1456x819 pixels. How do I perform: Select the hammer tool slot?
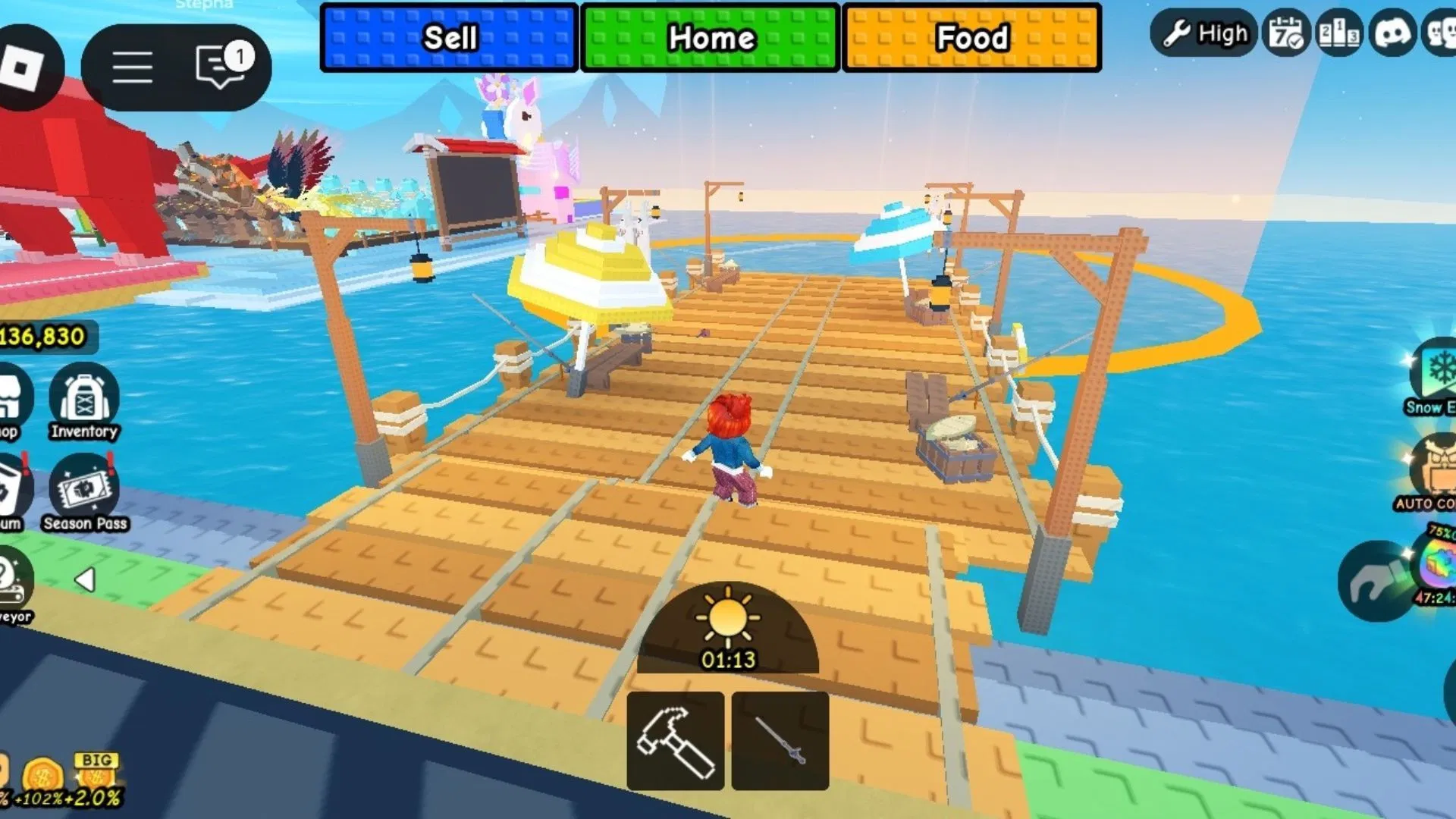coord(675,741)
